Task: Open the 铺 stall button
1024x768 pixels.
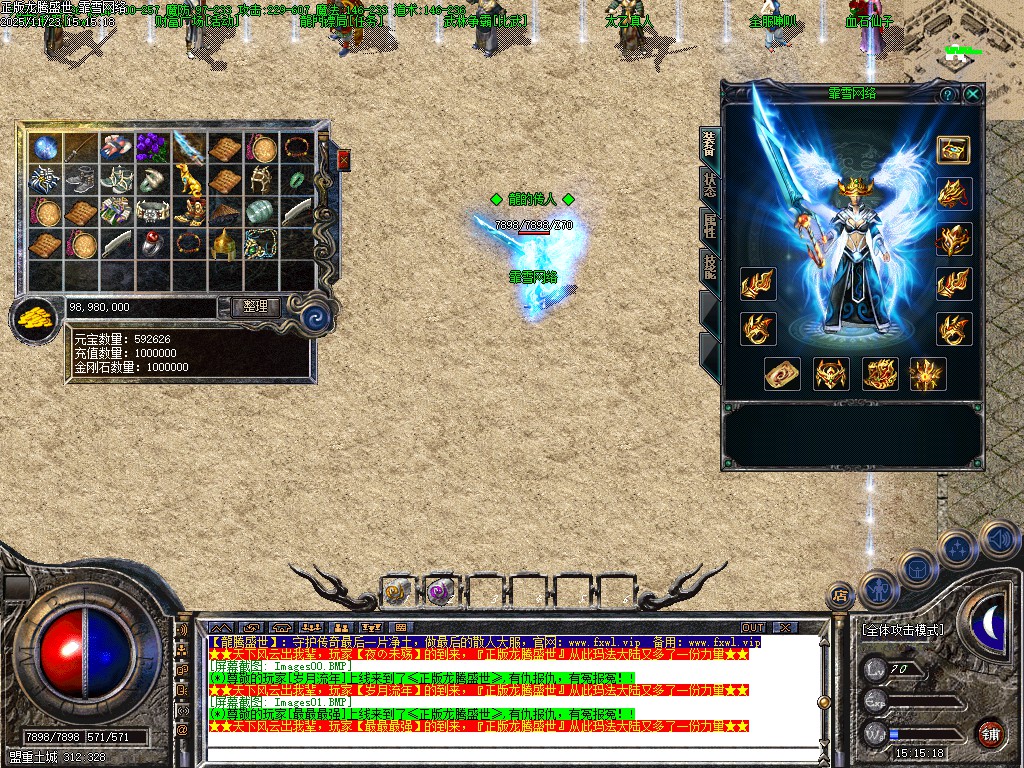Action: click(990, 733)
